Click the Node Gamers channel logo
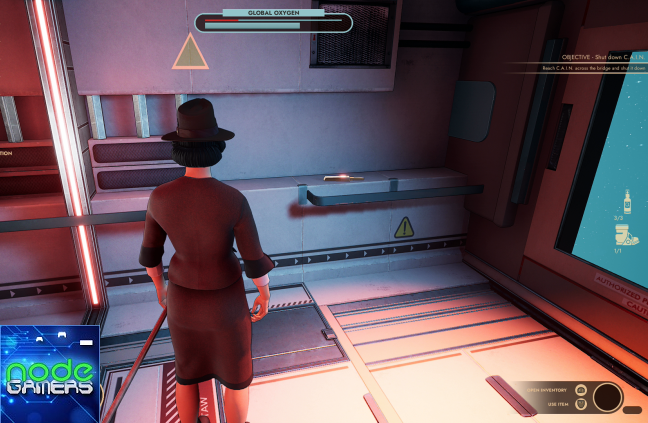 [x=50, y=374]
